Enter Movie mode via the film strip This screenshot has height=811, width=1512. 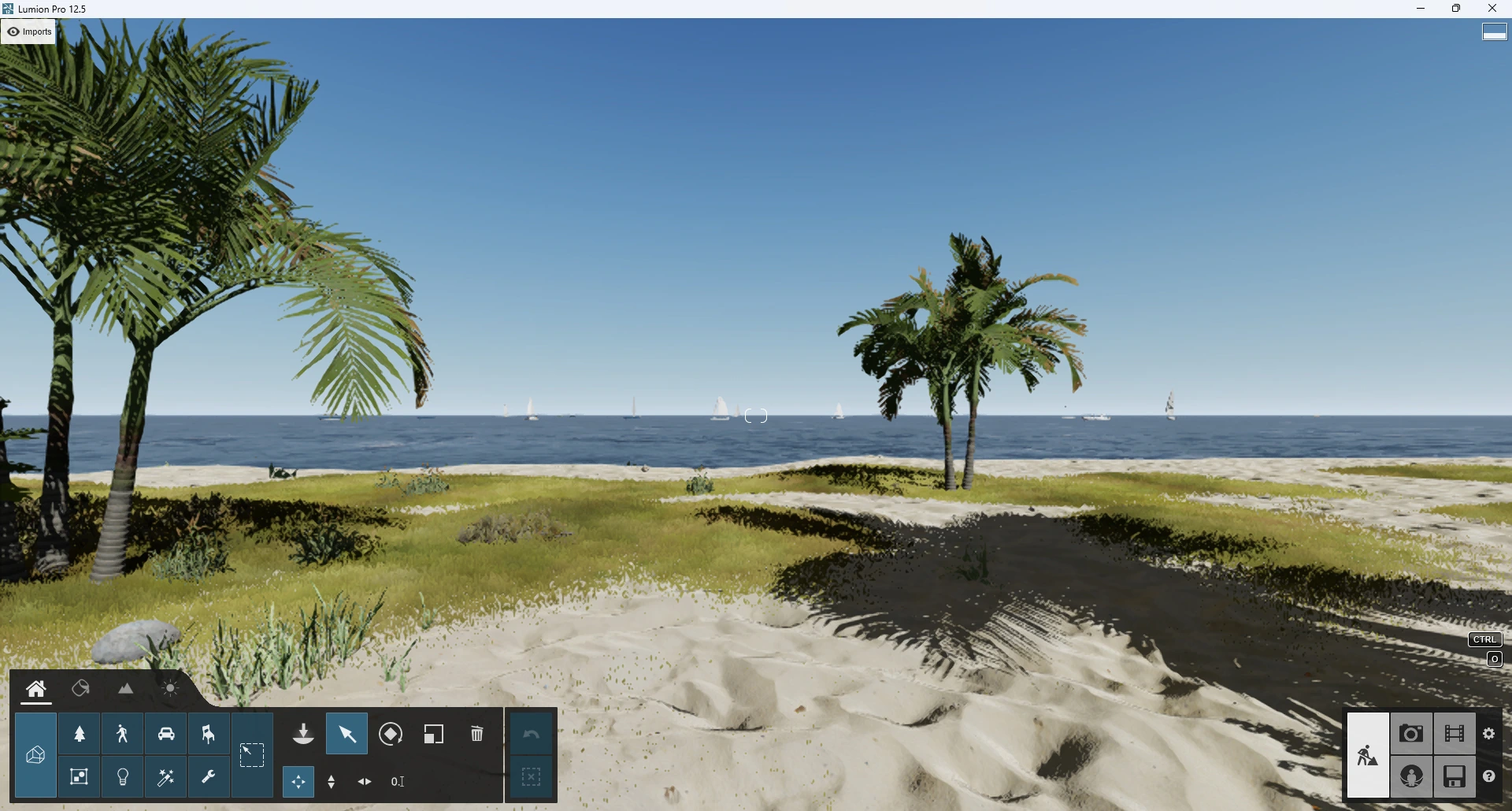click(1455, 735)
